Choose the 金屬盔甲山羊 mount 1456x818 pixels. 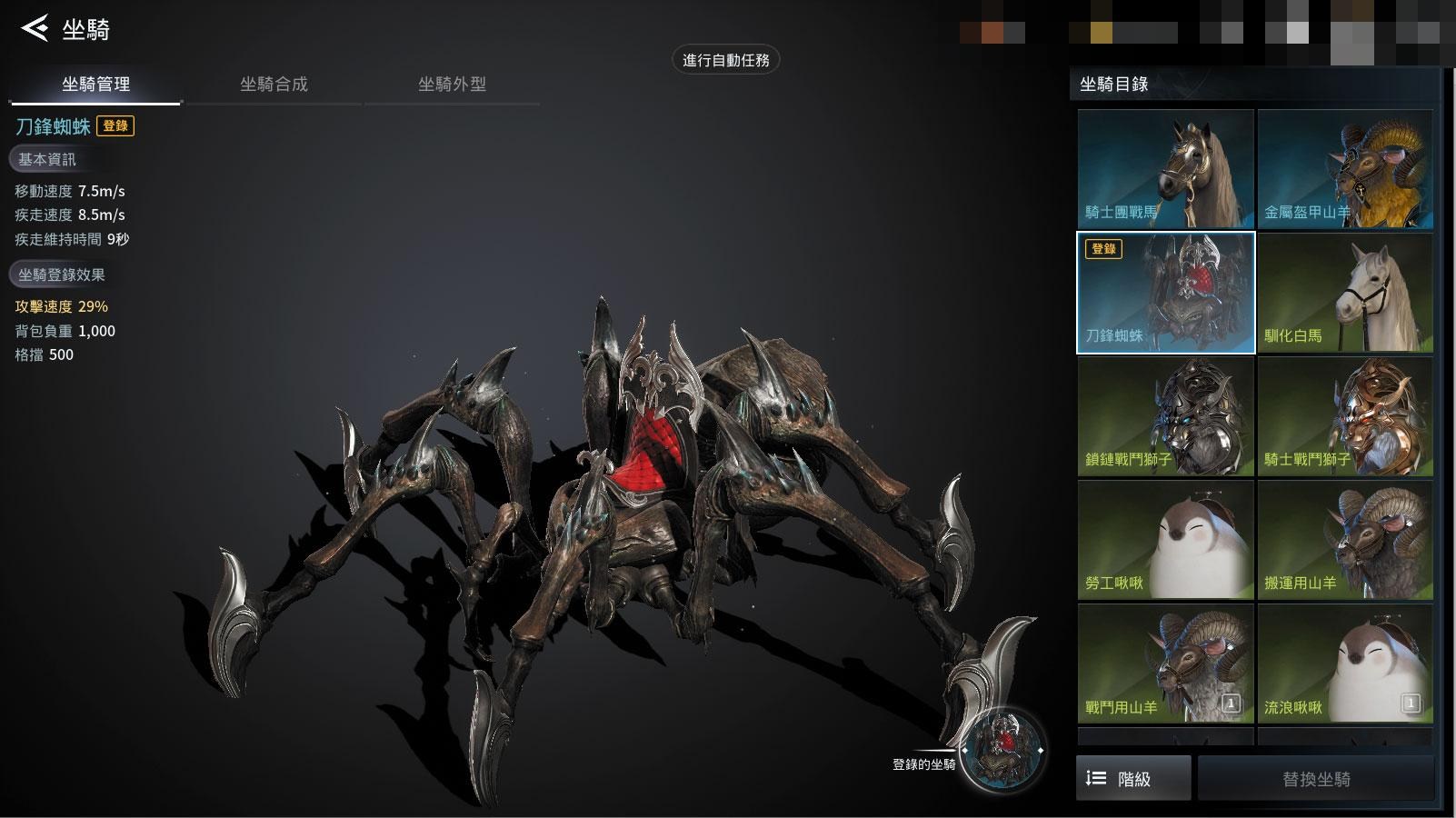click(x=1345, y=169)
